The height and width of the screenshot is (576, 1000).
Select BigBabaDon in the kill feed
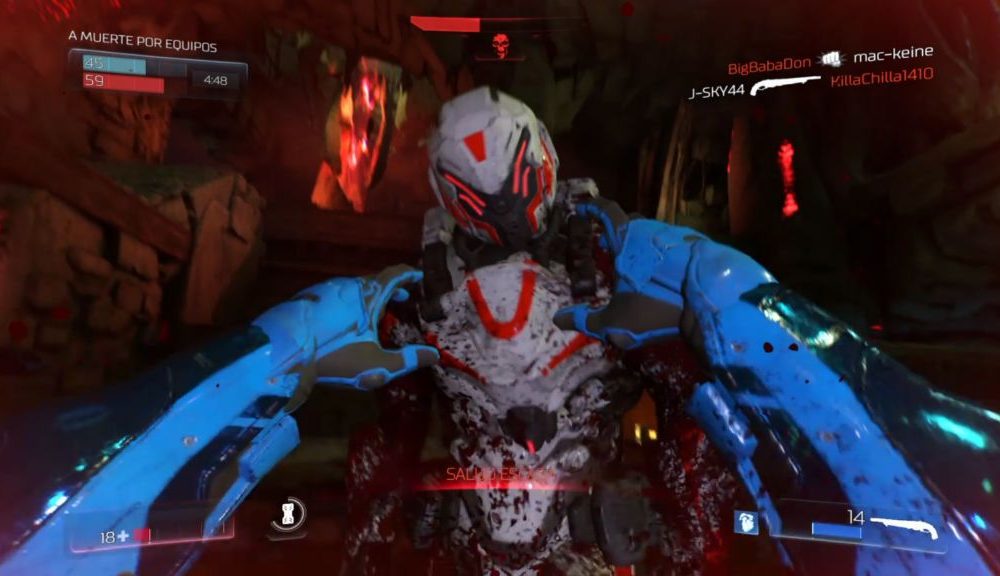pyautogui.click(x=769, y=66)
